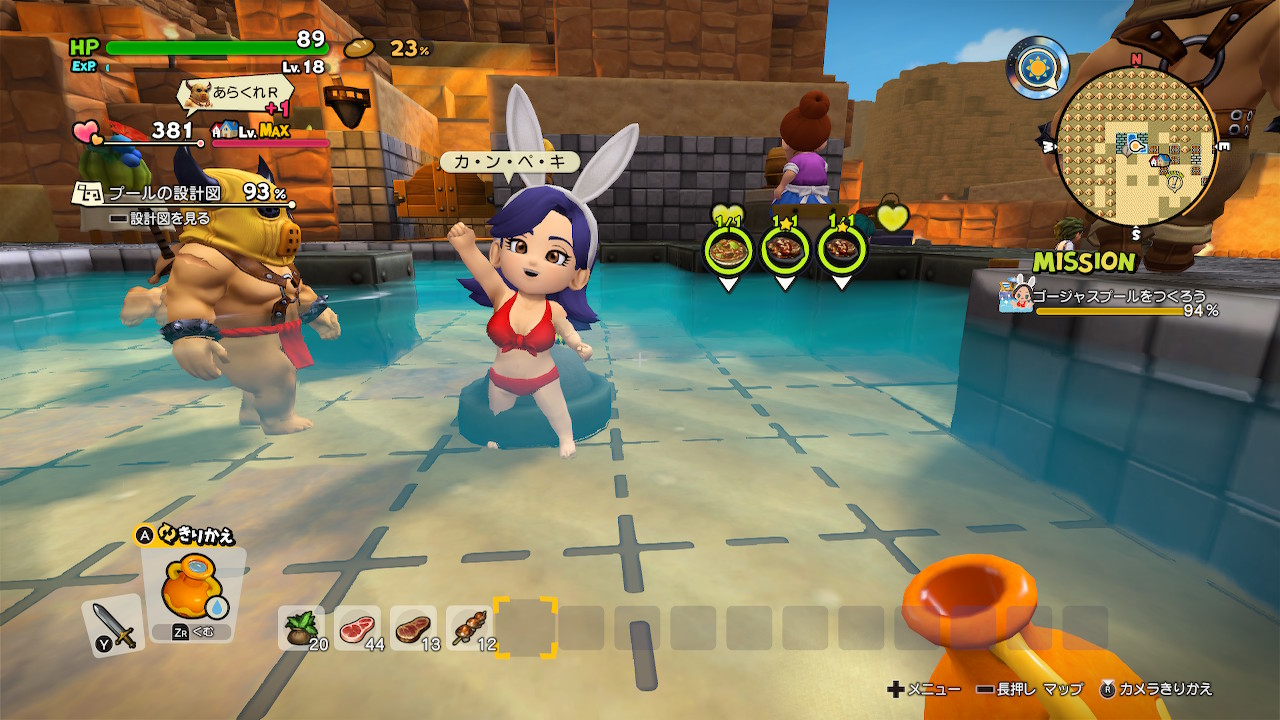Viewport: 1280px width, 720px height.
Task: Select the stew dish in green bowl
Action: tap(729, 250)
